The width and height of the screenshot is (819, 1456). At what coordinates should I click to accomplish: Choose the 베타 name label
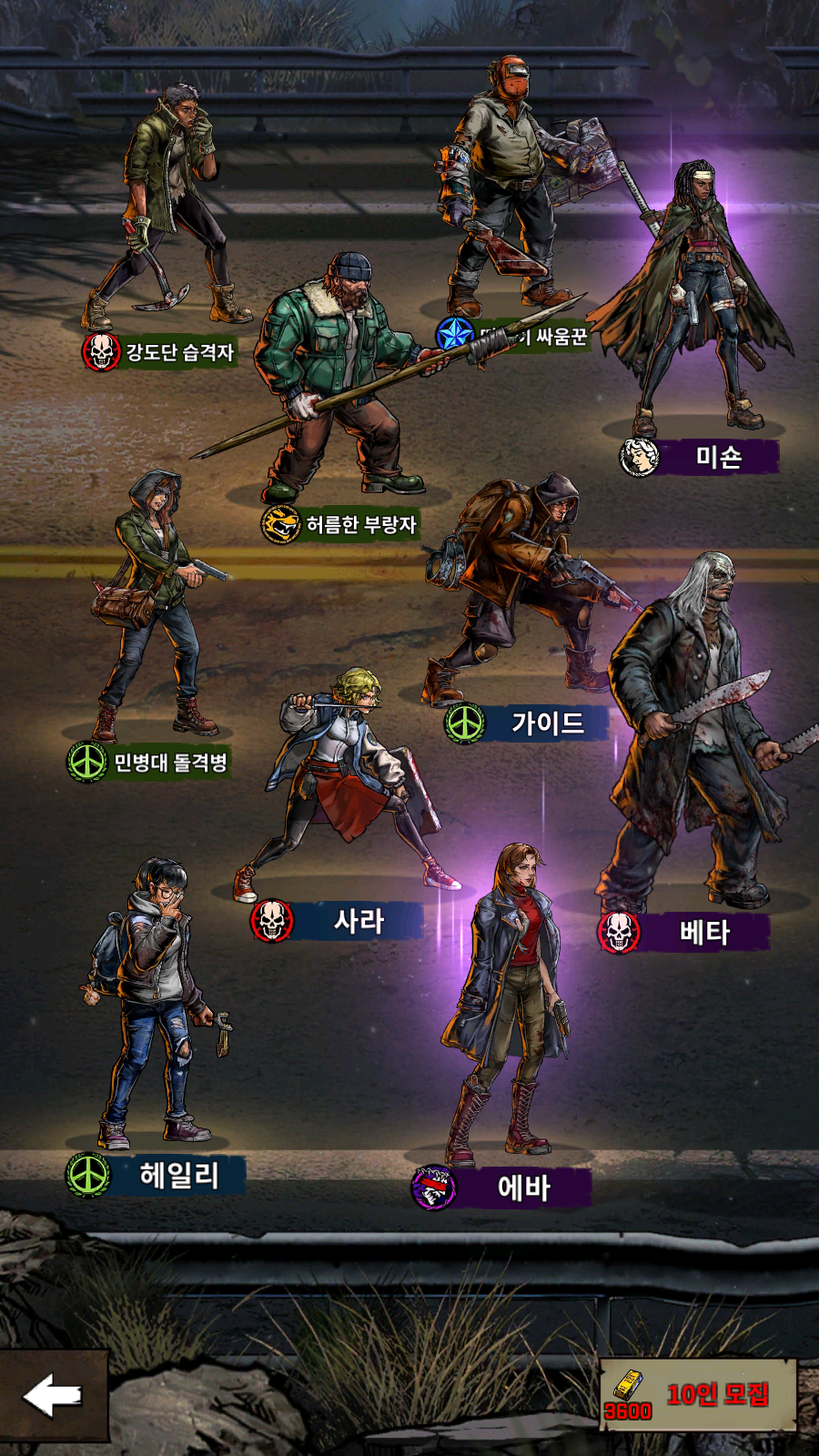[x=704, y=932]
